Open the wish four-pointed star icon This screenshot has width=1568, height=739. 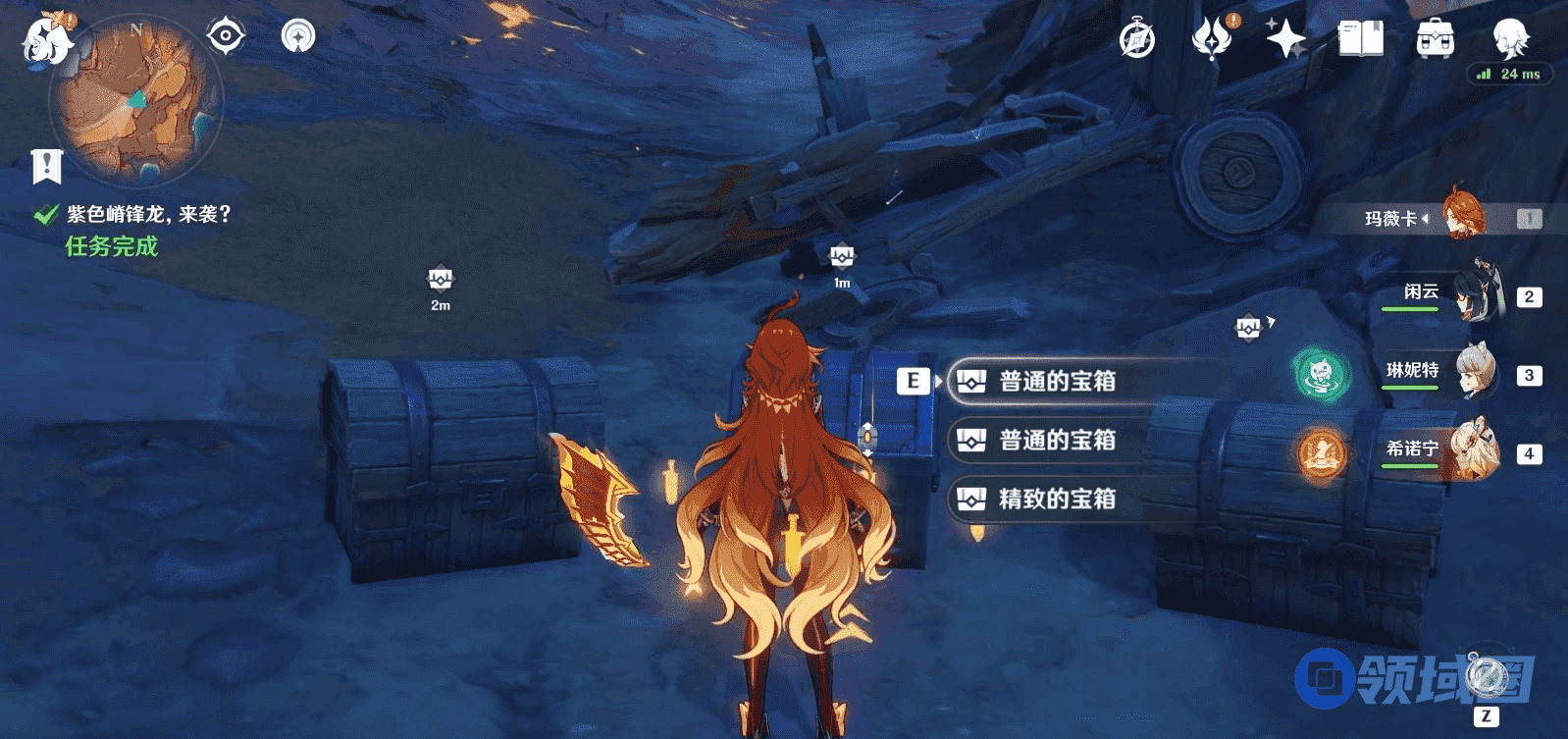pyautogui.click(x=1285, y=40)
